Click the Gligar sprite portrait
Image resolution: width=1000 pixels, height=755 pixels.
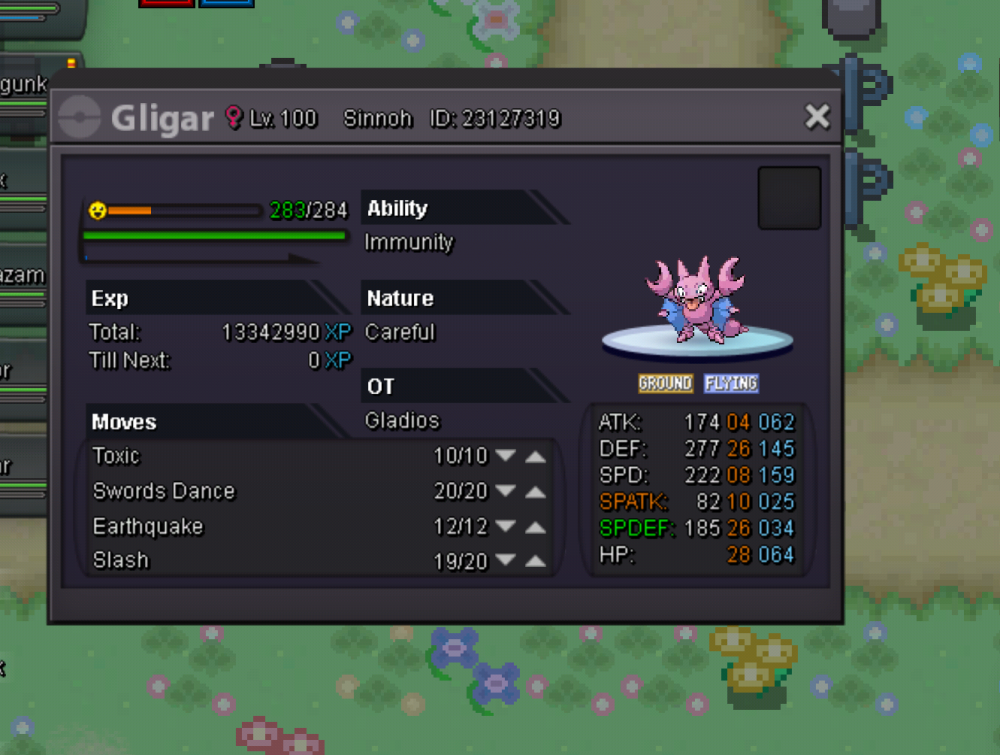[697, 301]
